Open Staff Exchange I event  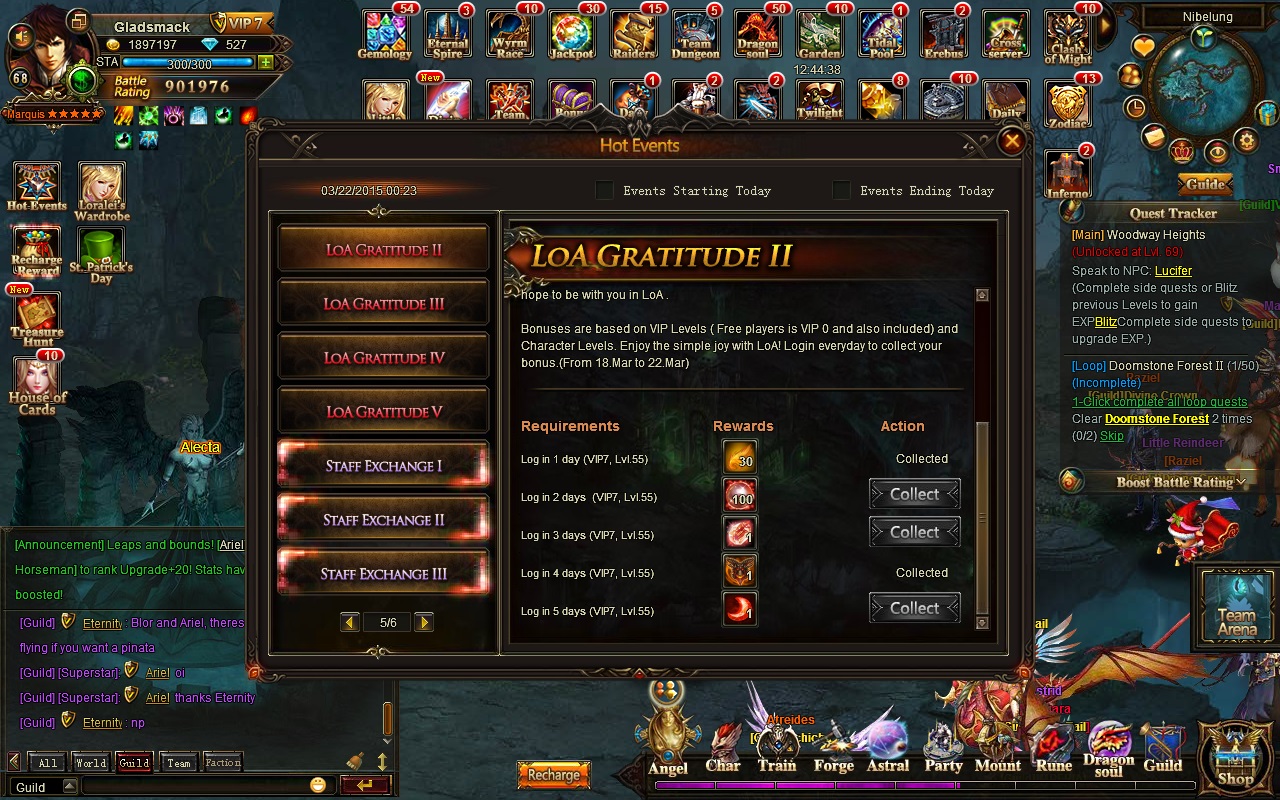(384, 466)
